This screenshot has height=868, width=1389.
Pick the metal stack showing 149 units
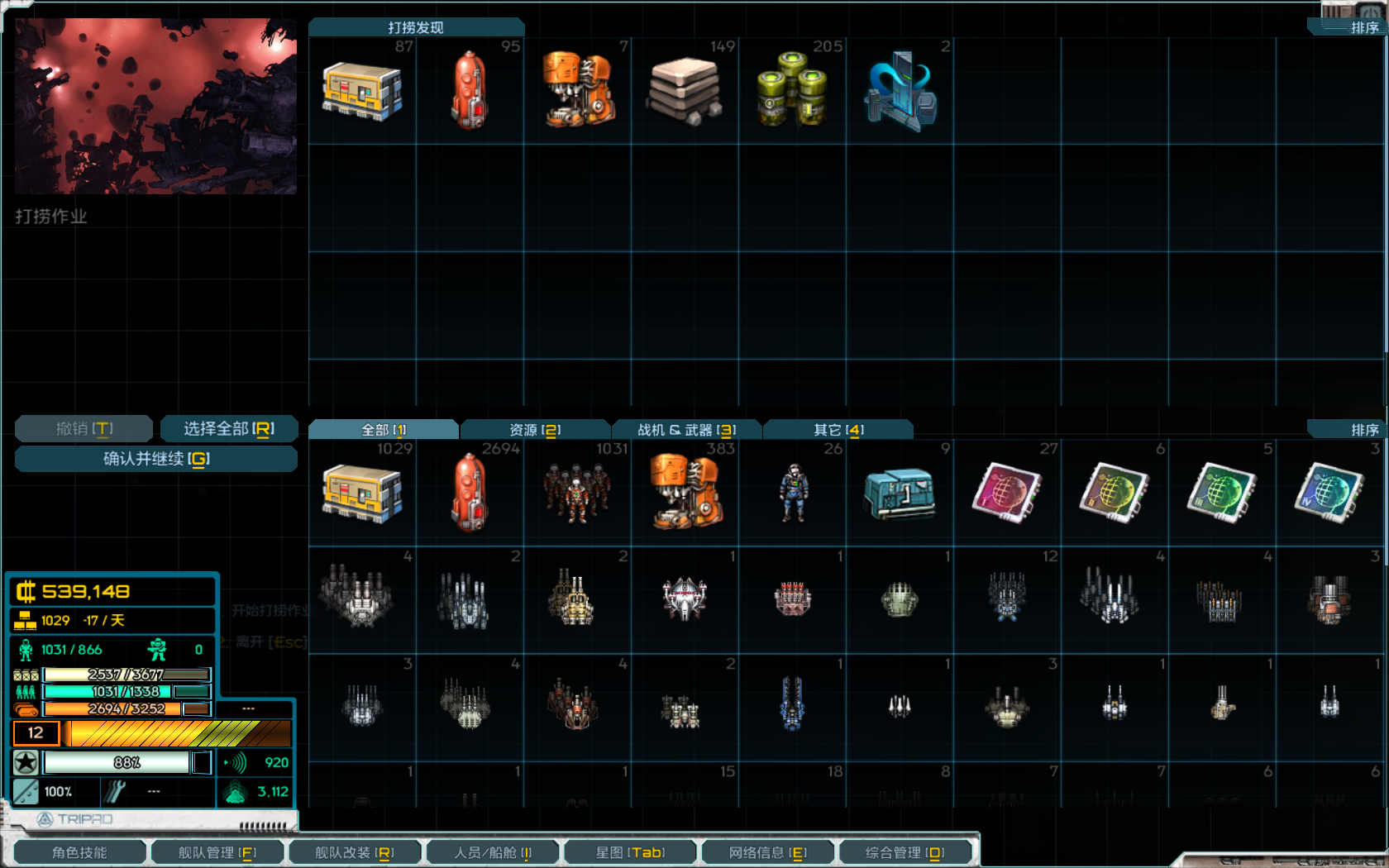pos(686,89)
